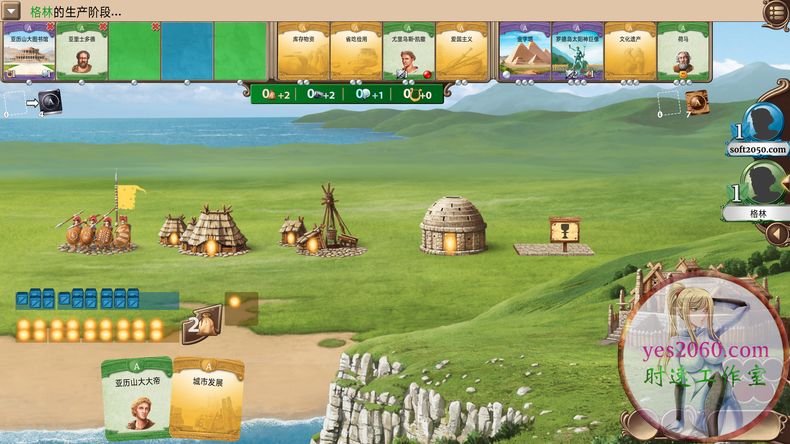The height and width of the screenshot is (444, 790).
Task: Take the 尤里乌斯·凯撒 leader card
Action: click(408, 52)
